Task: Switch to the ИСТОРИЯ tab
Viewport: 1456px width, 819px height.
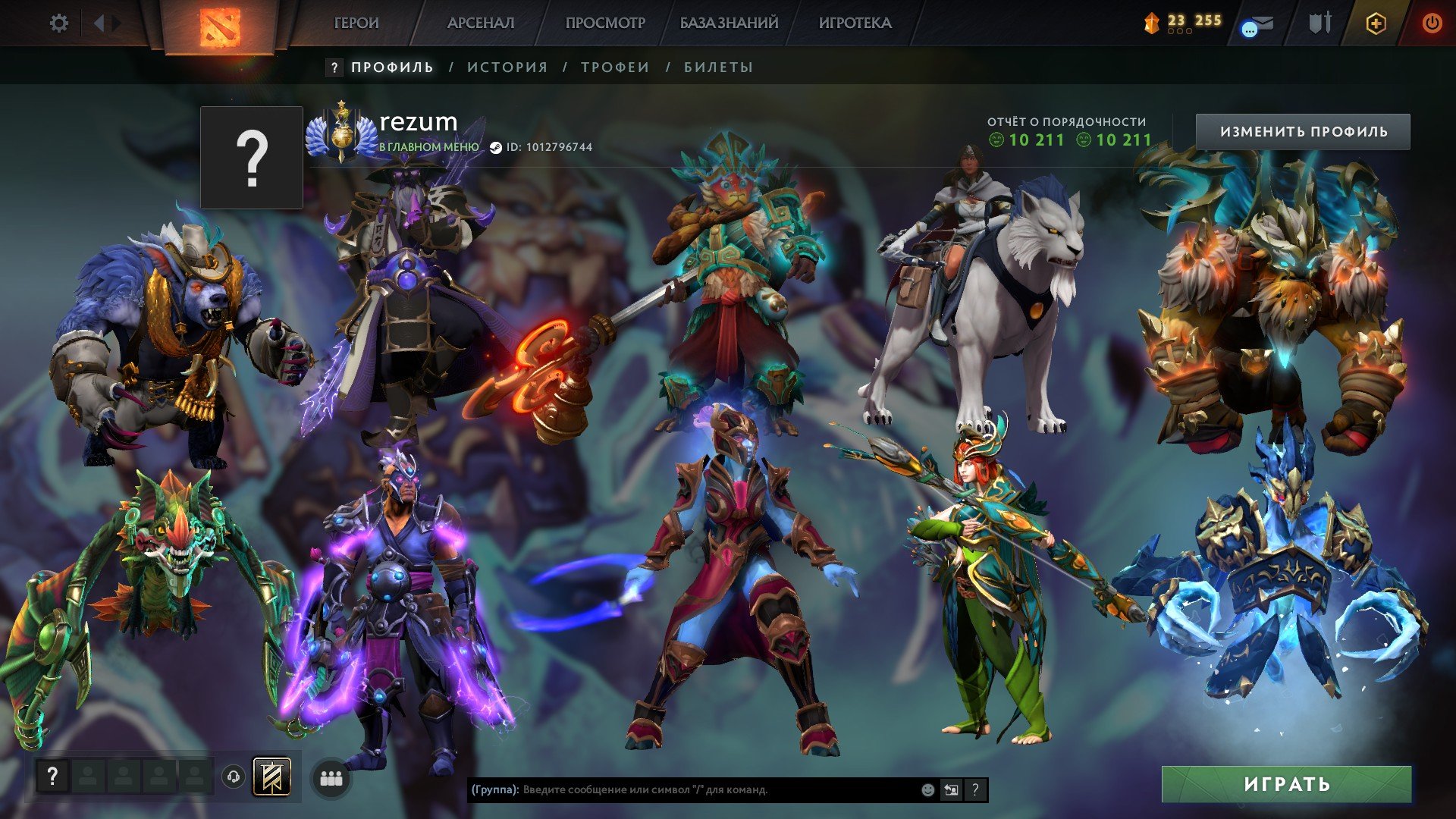Action: click(507, 67)
